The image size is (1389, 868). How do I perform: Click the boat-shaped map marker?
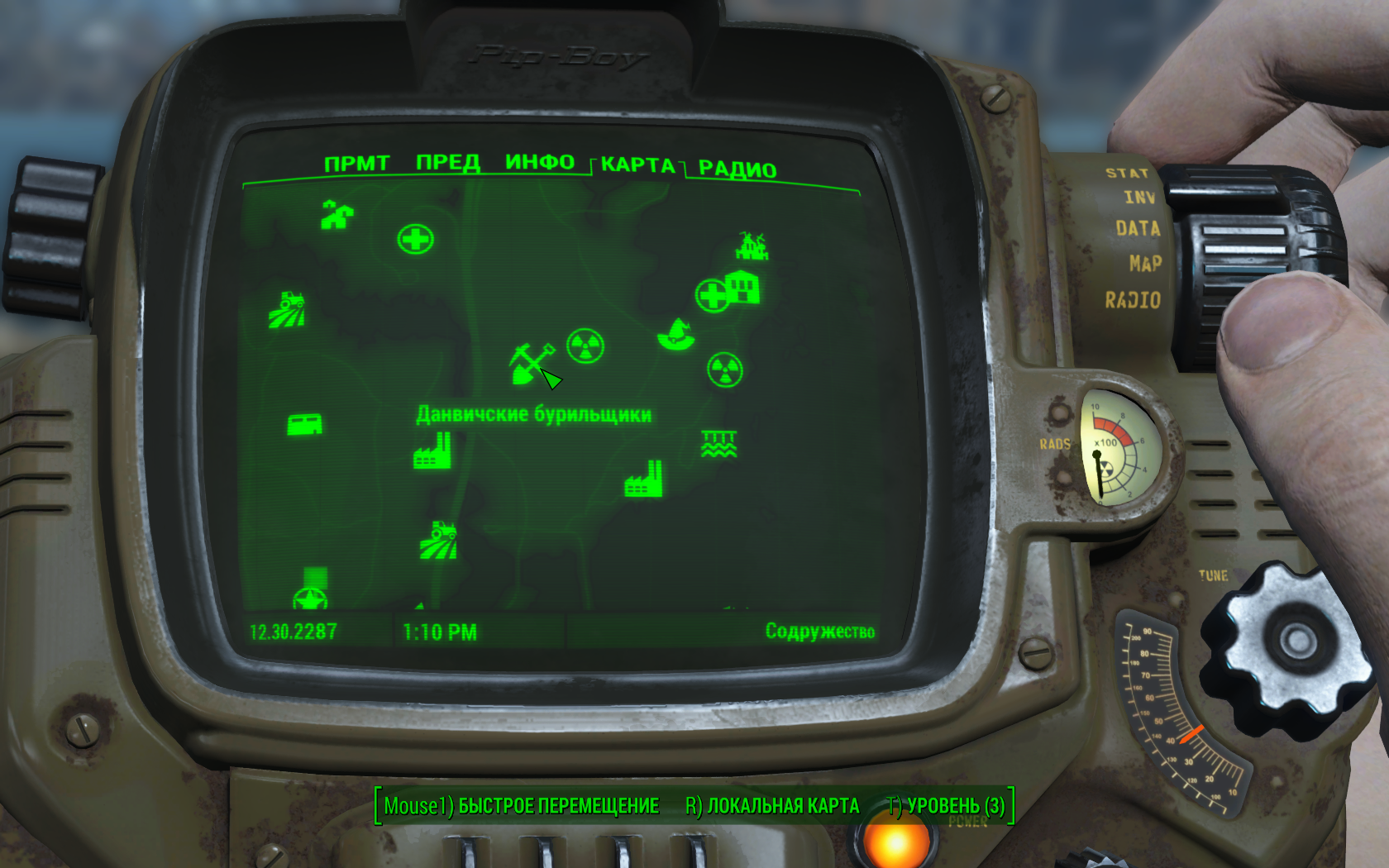(675, 335)
